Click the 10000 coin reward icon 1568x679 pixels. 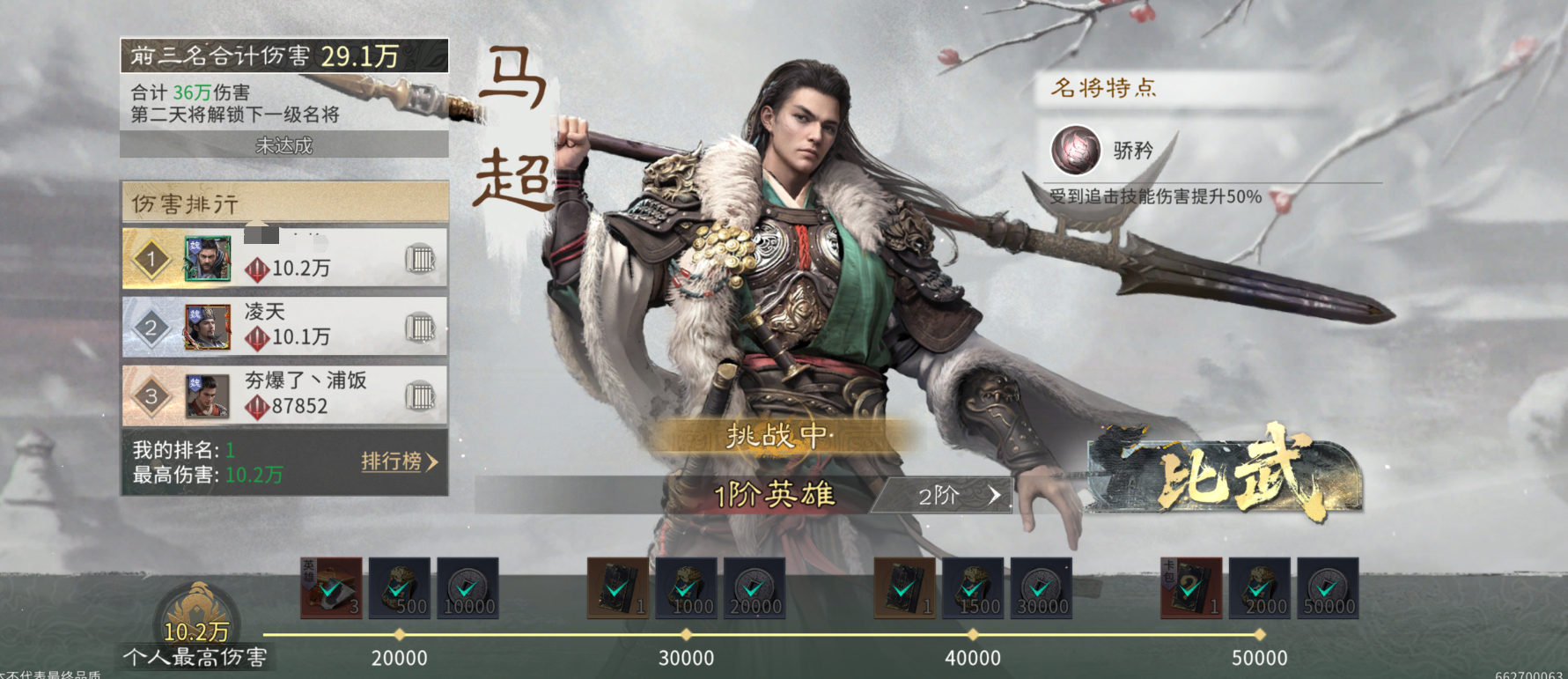point(468,589)
